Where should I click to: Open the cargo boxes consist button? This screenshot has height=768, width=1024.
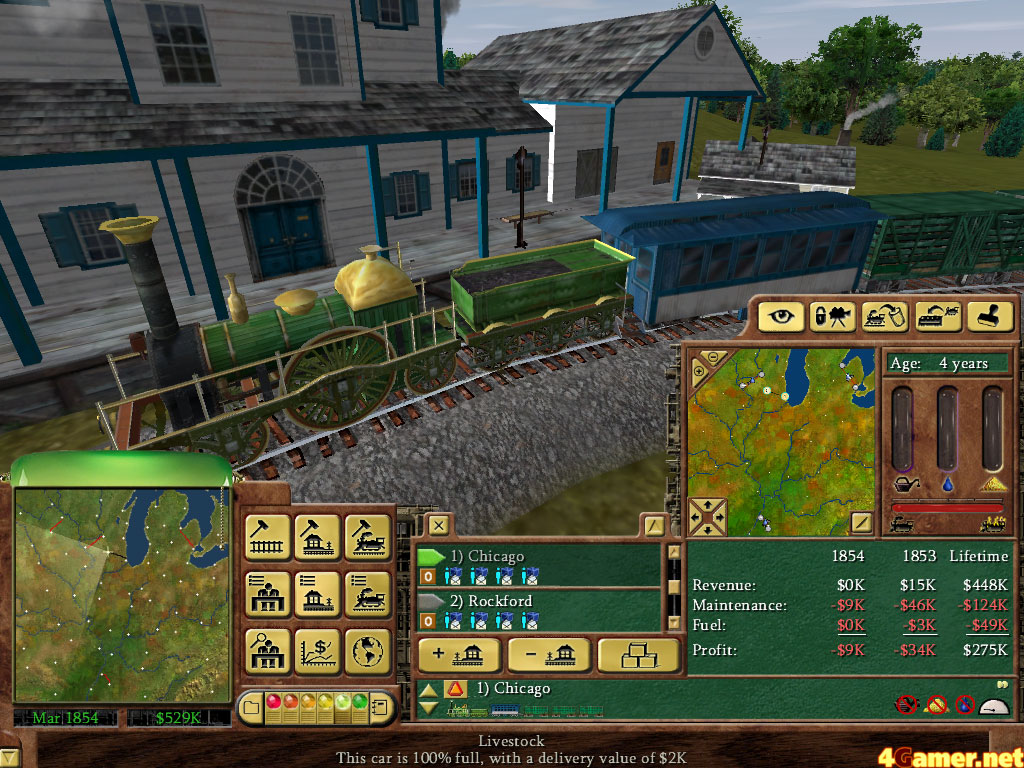pyautogui.click(x=637, y=655)
